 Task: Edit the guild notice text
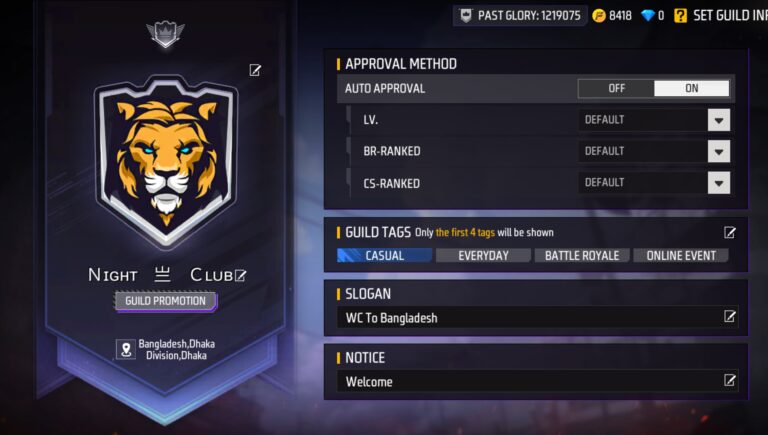tap(730, 380)
